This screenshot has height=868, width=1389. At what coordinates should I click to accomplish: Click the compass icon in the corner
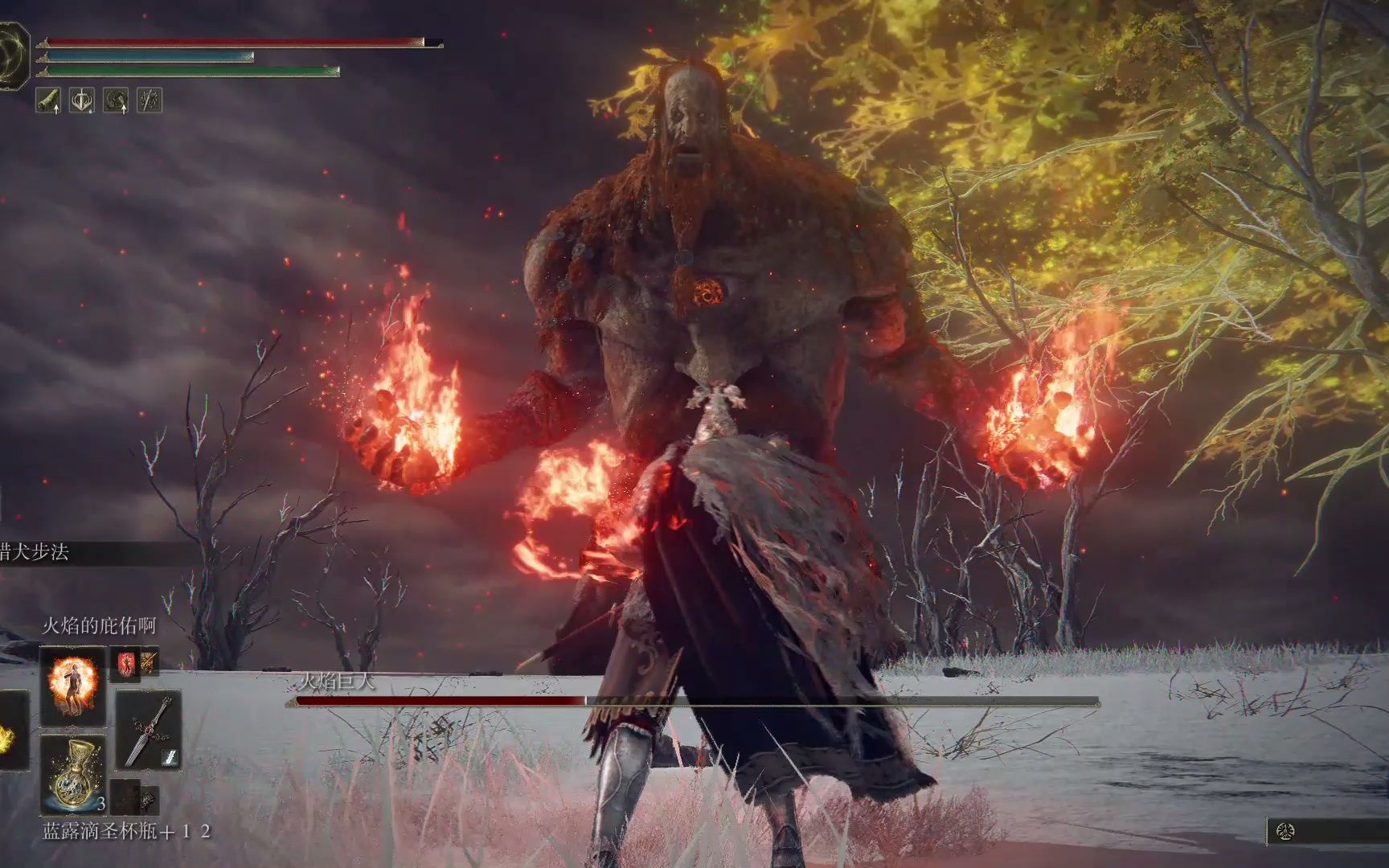click(1286, 831)
